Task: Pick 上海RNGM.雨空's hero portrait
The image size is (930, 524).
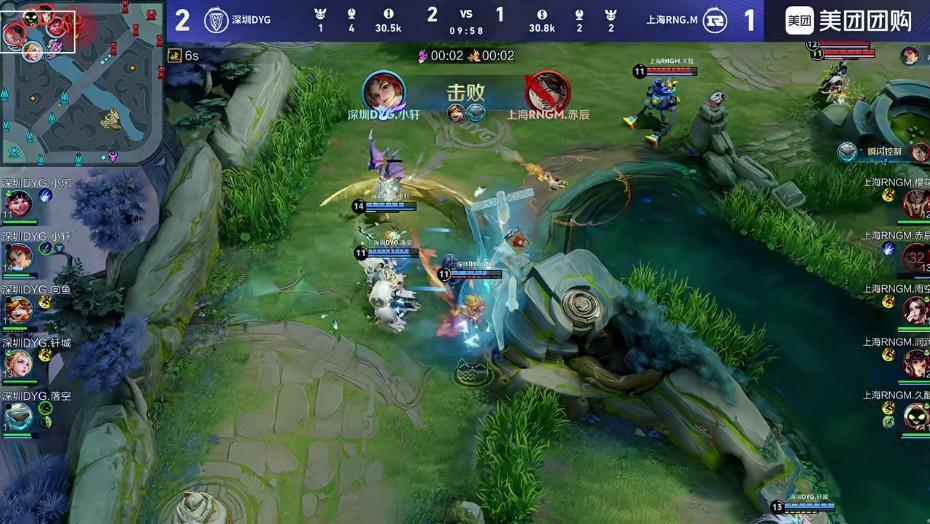Action: click(x=916, y=310)
